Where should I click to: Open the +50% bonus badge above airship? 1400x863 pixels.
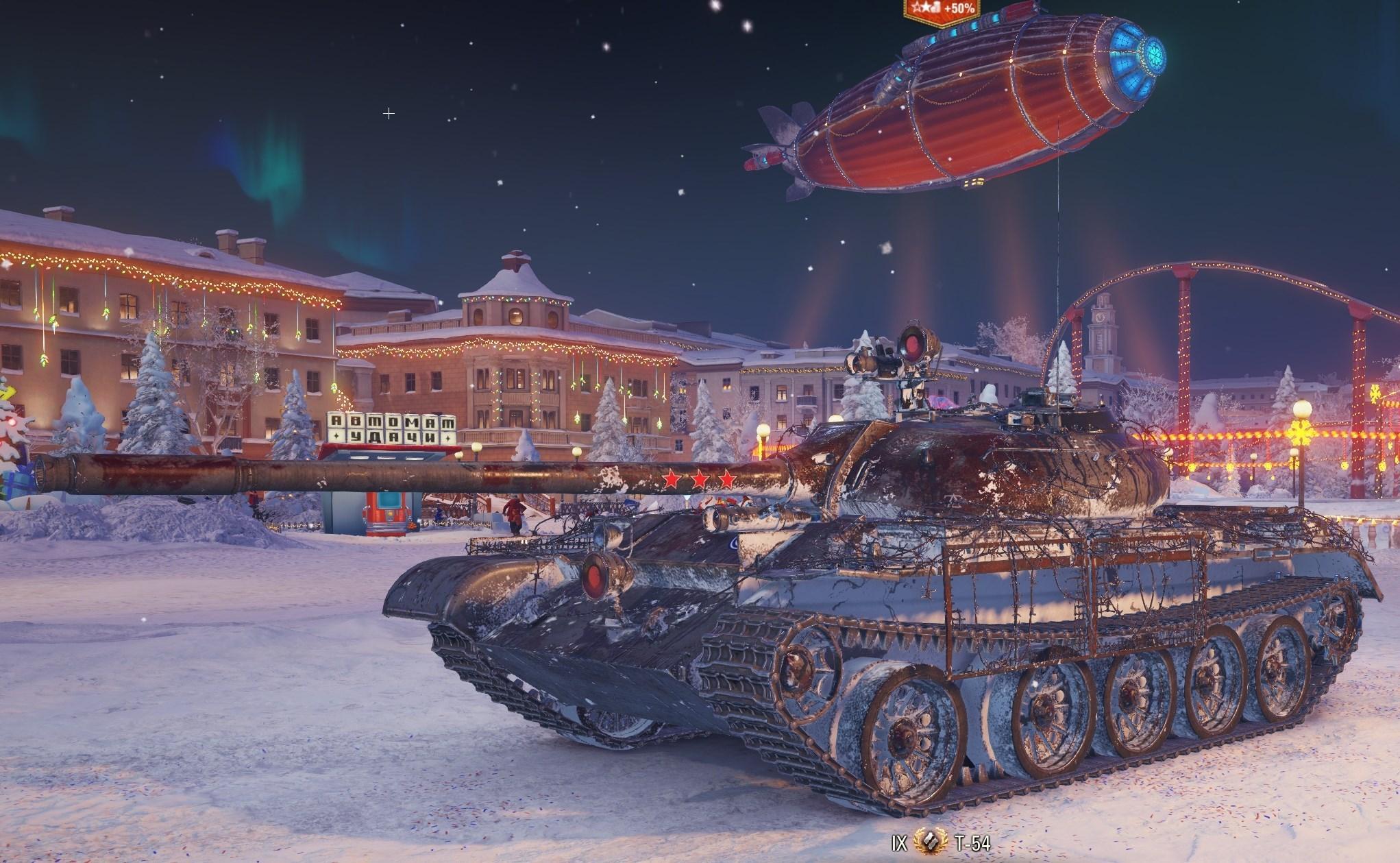tap(942, 10)
